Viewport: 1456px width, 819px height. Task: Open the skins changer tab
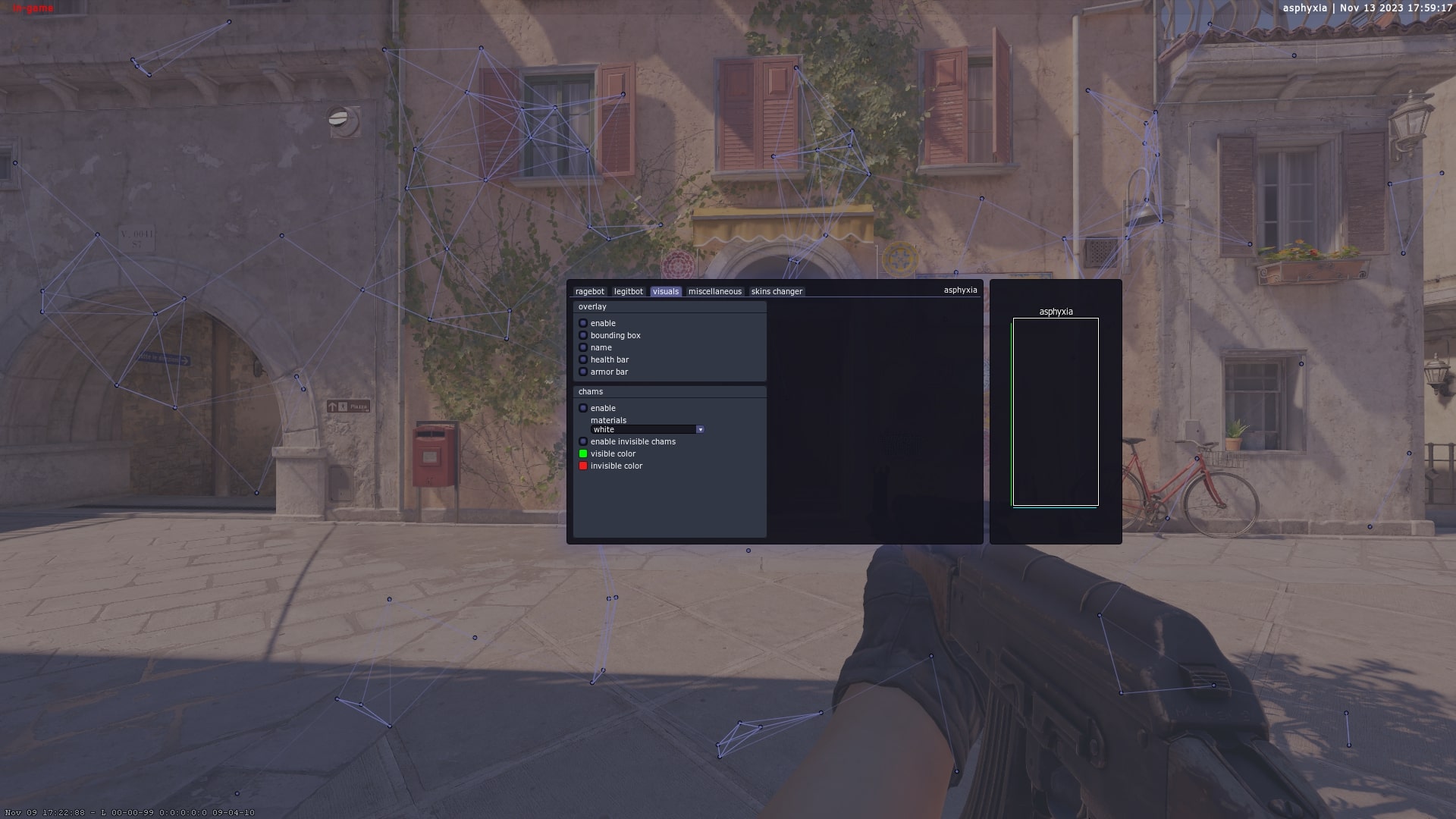pos(776,291)
